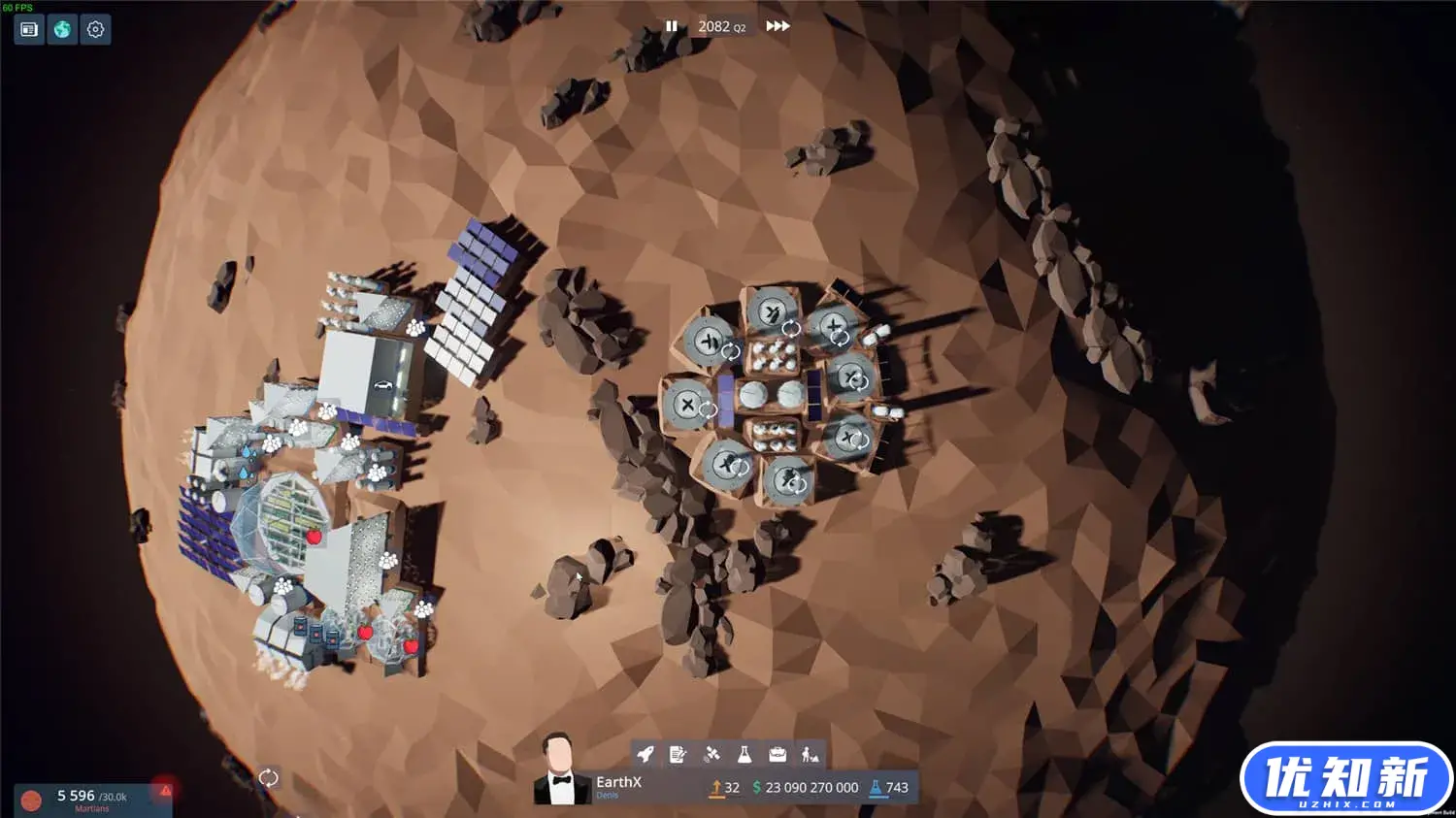
Task: Open the document and pen menu
Action: point(678,754)
